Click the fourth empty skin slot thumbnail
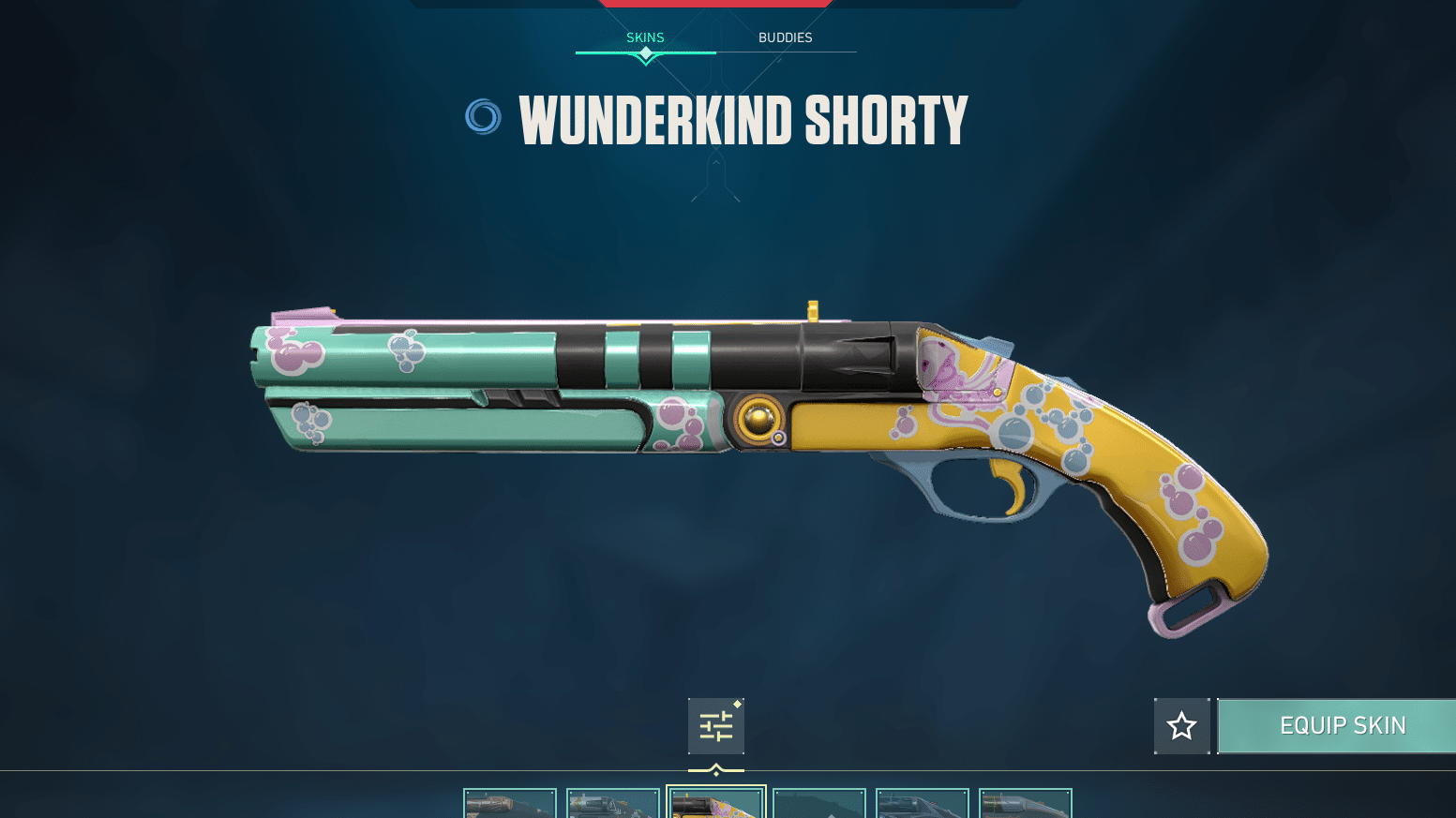The width and height of the screenshot is (1456, 818). tap(819, 804)
